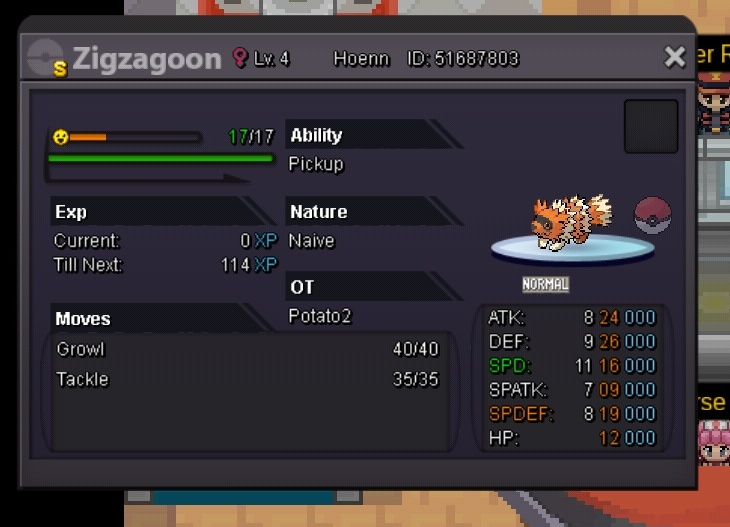Close the Zigzagoon summary window

point(675,57)
